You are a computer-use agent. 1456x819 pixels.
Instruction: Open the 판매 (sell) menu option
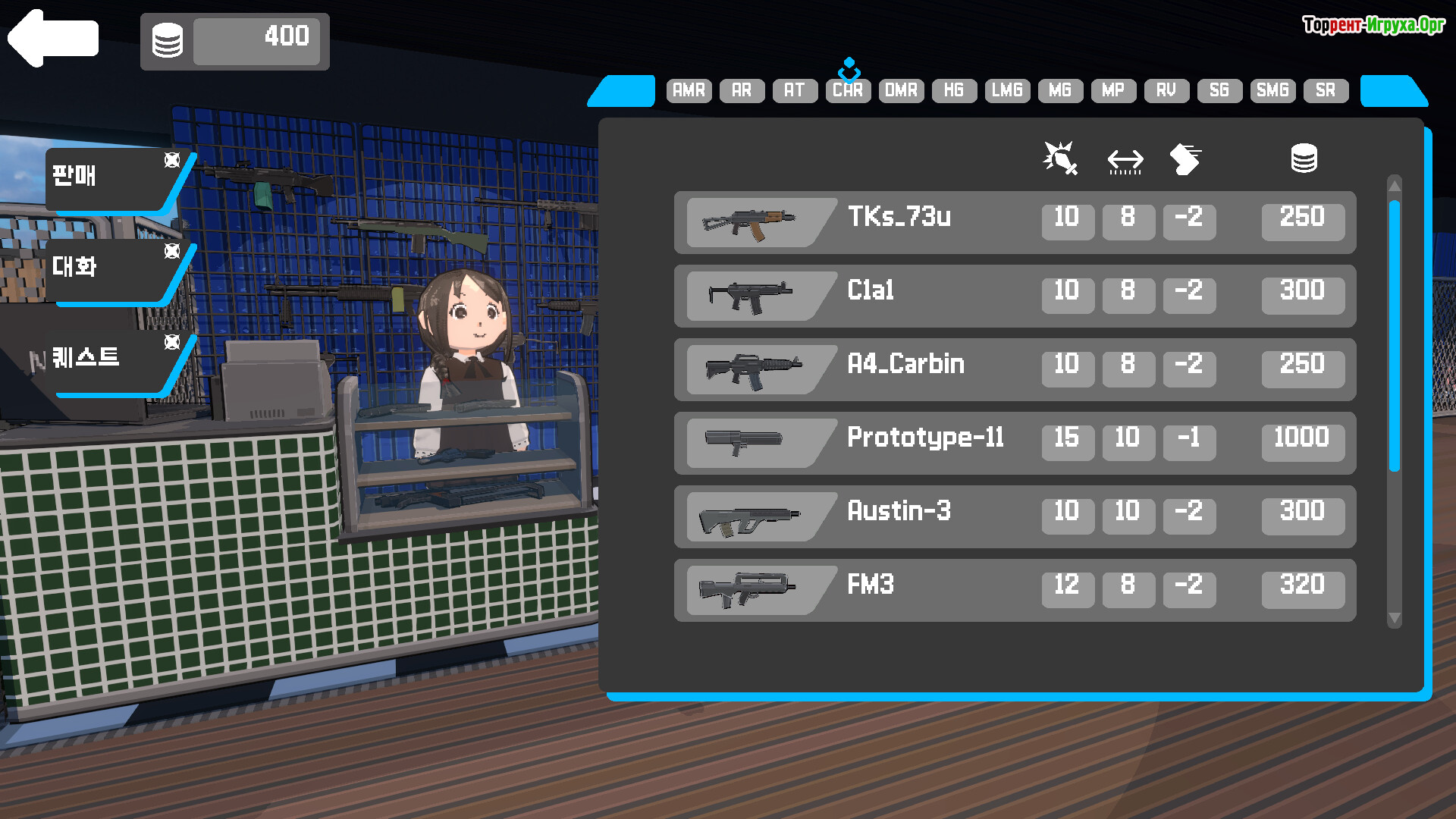106,177
